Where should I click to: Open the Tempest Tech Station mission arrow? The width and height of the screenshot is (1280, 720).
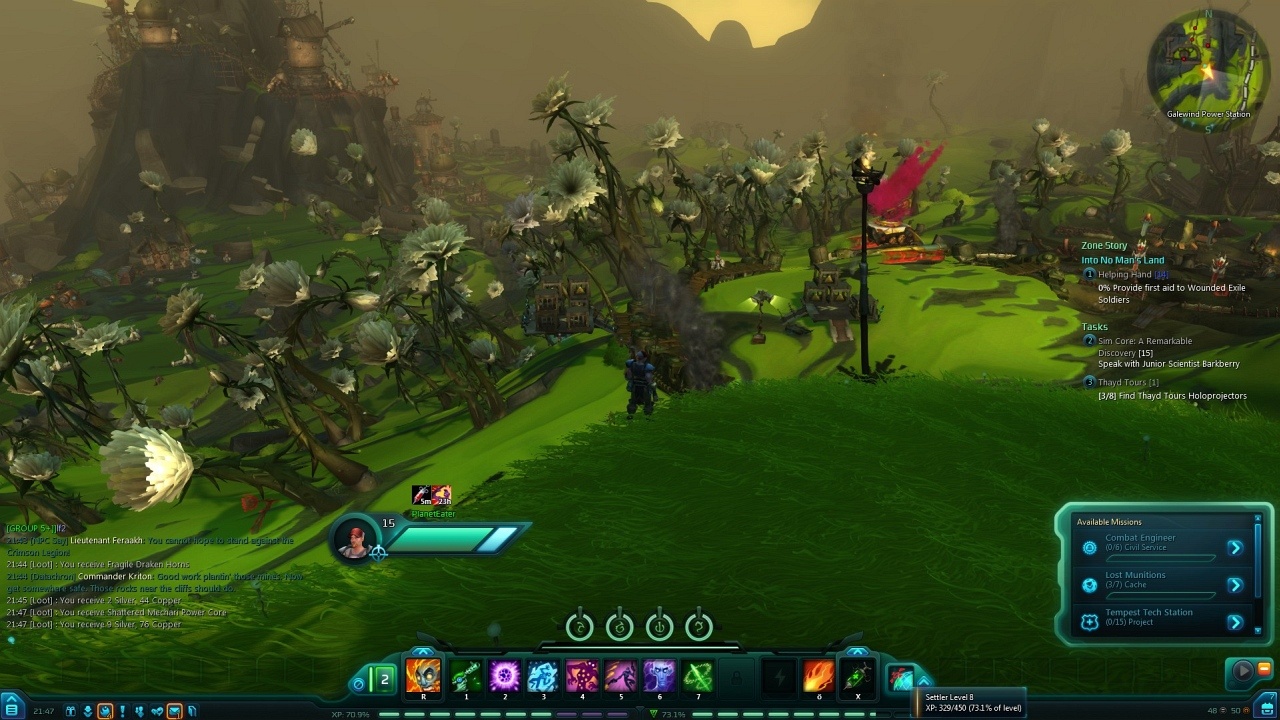1235,622
